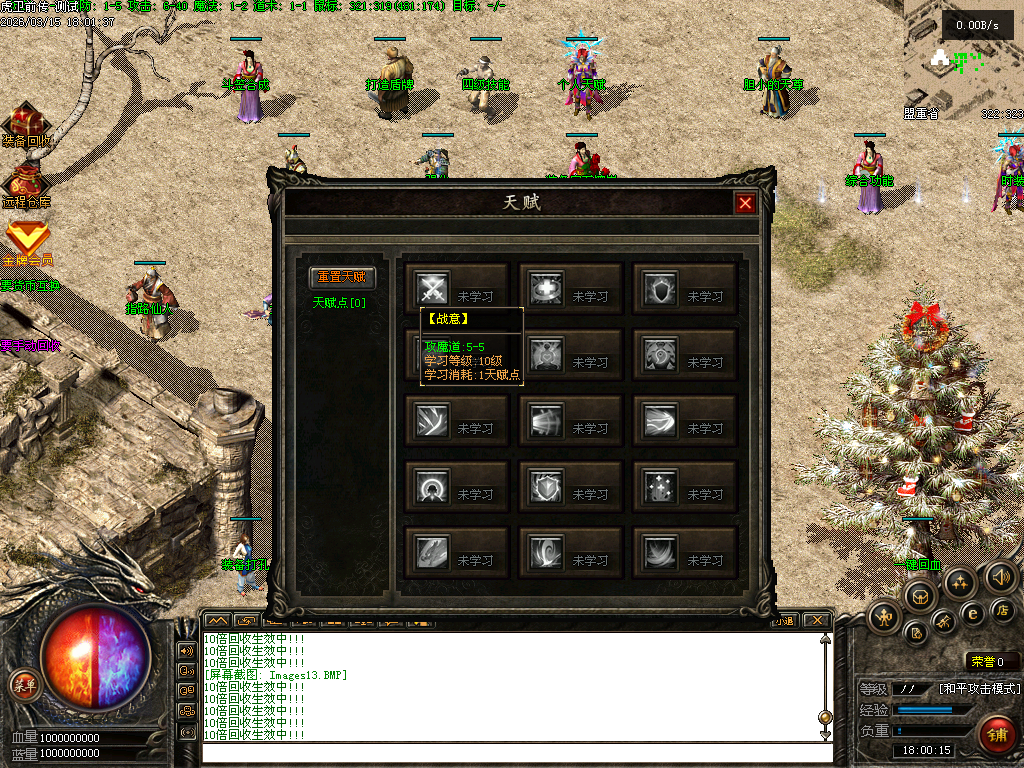1024x768 pixels.
Task: Open the 远程仓库 remote warehouse icon
Action: tap(25, 183)
